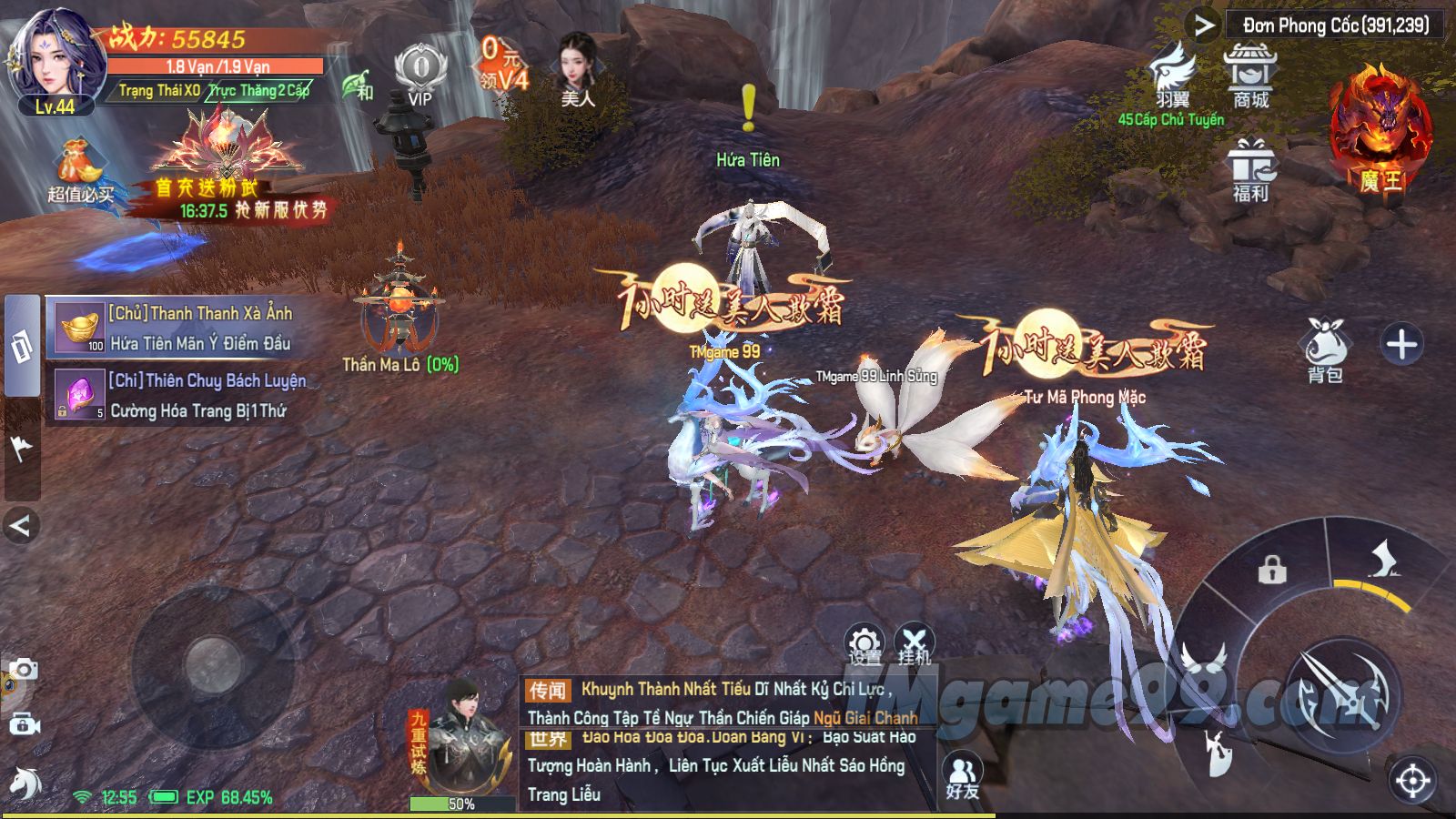Open the 福利 welfare gift menu
This screenshot has height=819, width=1456.
tap(1250, 169)
